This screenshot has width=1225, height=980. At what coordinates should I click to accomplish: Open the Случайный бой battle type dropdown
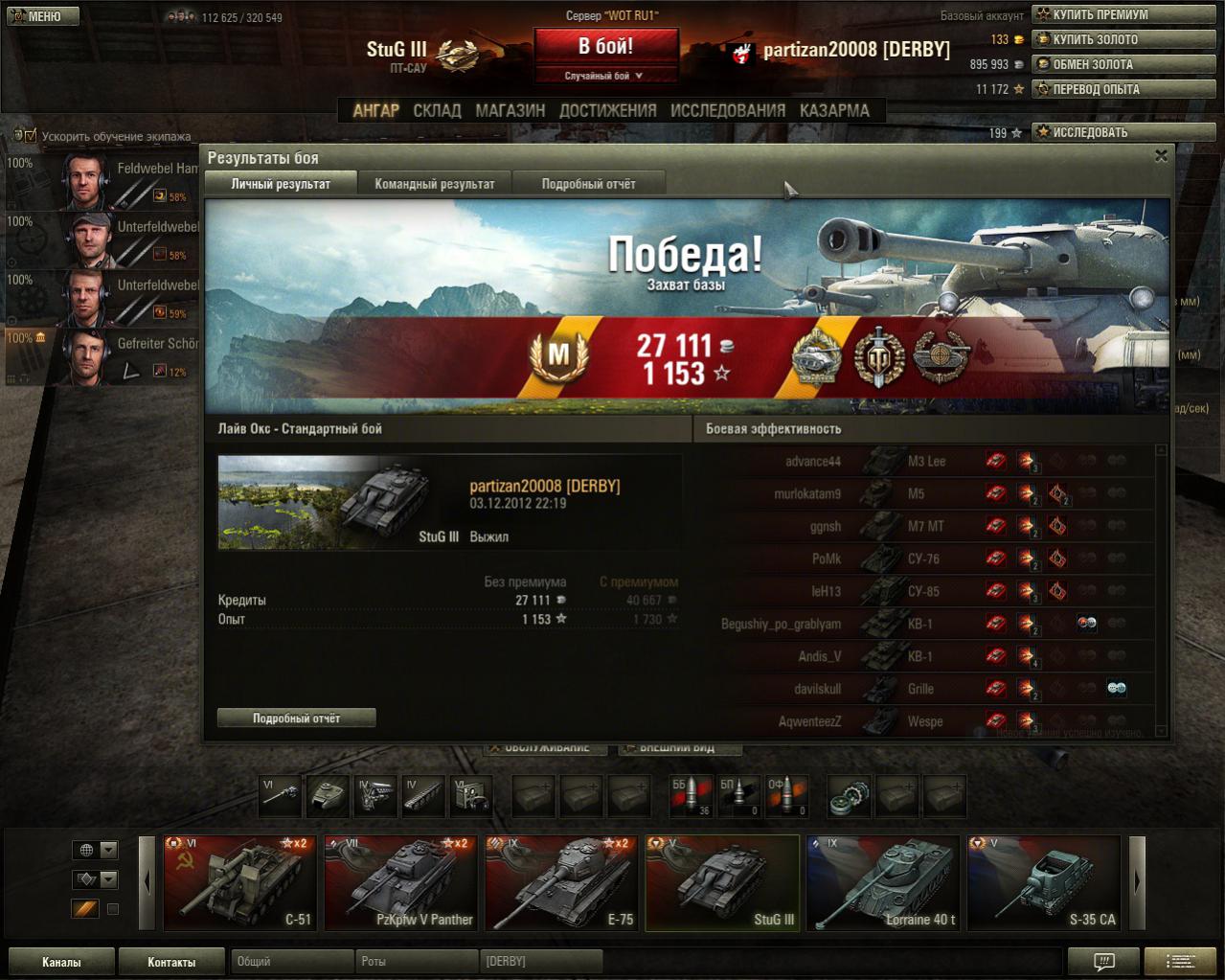tap(605, 76)
